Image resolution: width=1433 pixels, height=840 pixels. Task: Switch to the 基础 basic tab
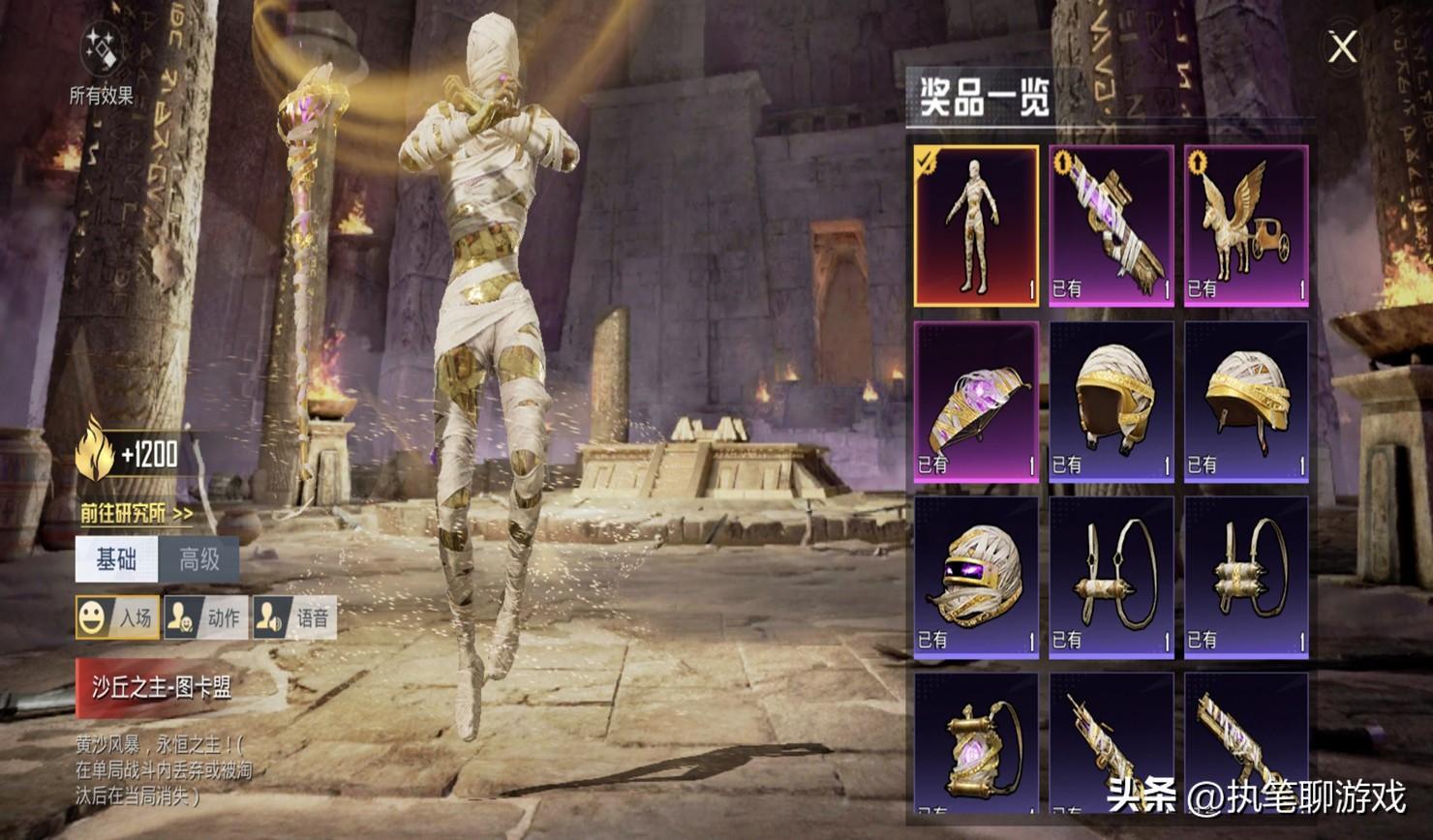tap(116, 559)
